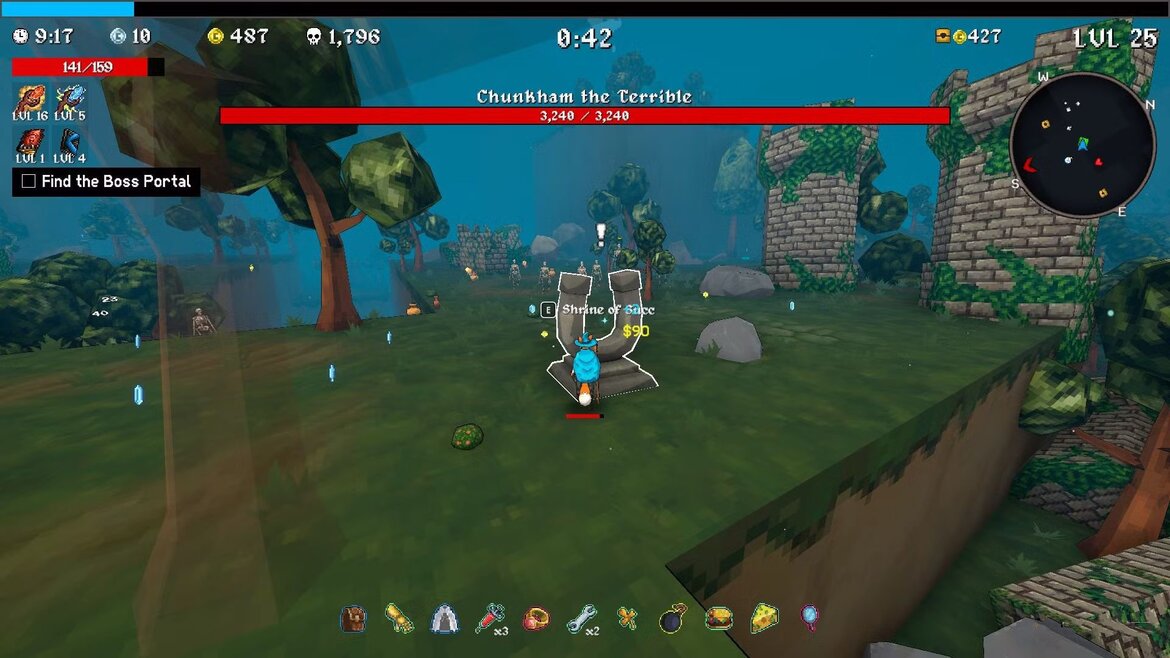
Task: Open the circular minimap
Action: click(x=1082, y=146)
